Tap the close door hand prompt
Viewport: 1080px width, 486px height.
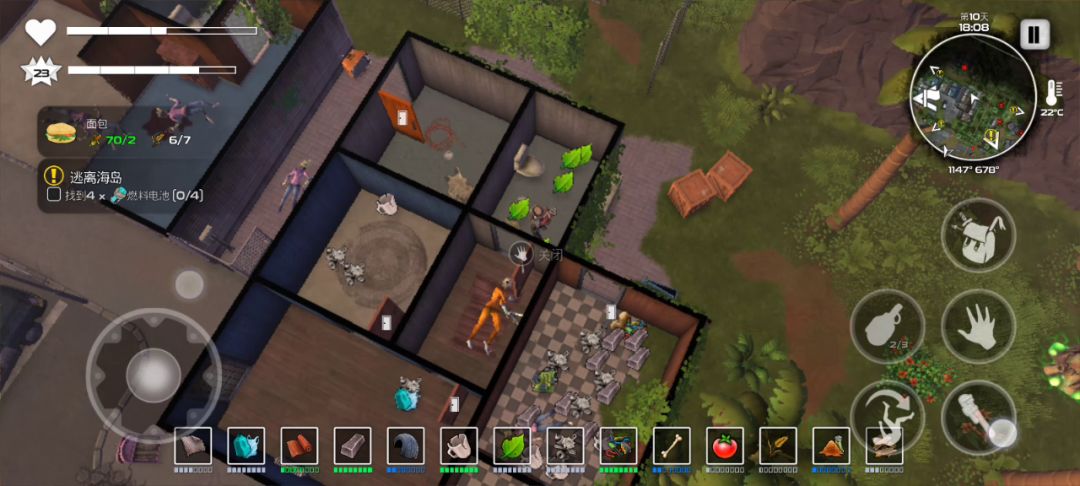(519, 254)
